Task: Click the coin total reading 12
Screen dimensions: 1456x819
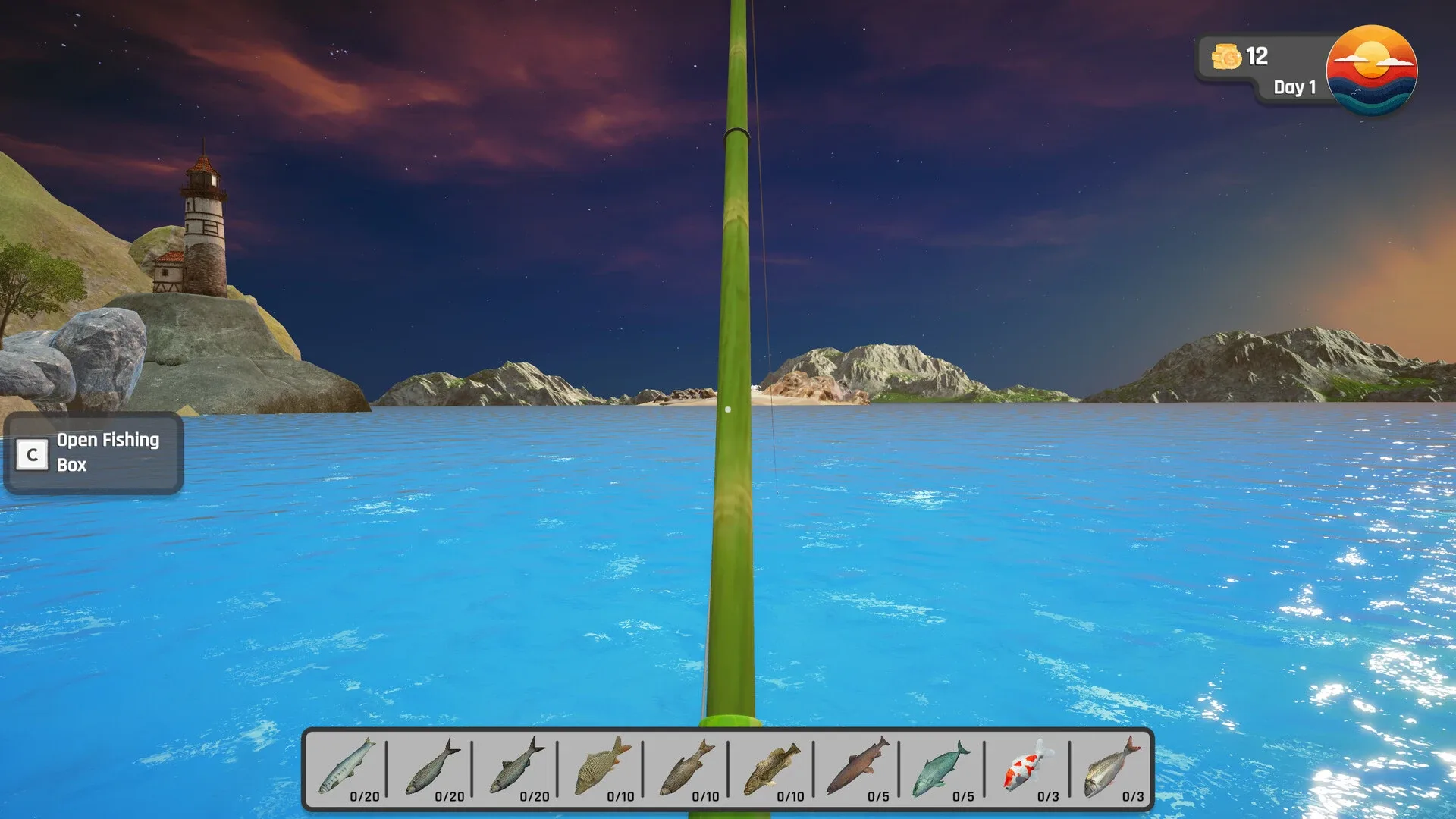Action: click(1258, 56)
